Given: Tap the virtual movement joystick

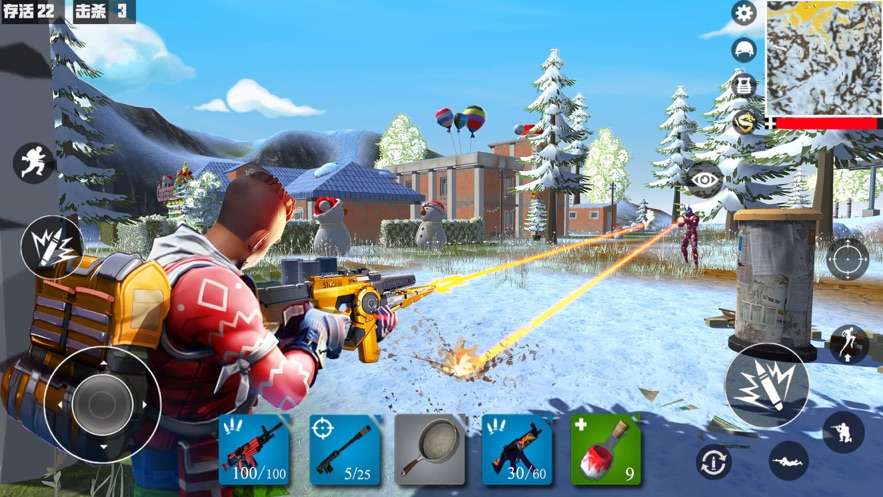Looking at the screenshot, I should tap(102, 404).
